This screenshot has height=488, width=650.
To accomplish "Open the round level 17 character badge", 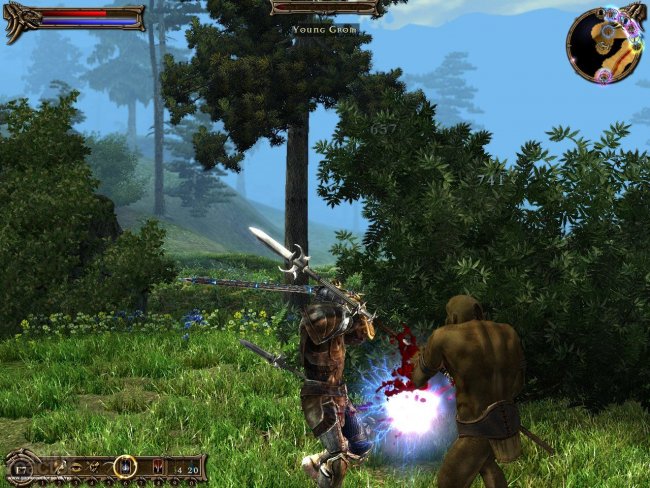I will pos(20,467).
